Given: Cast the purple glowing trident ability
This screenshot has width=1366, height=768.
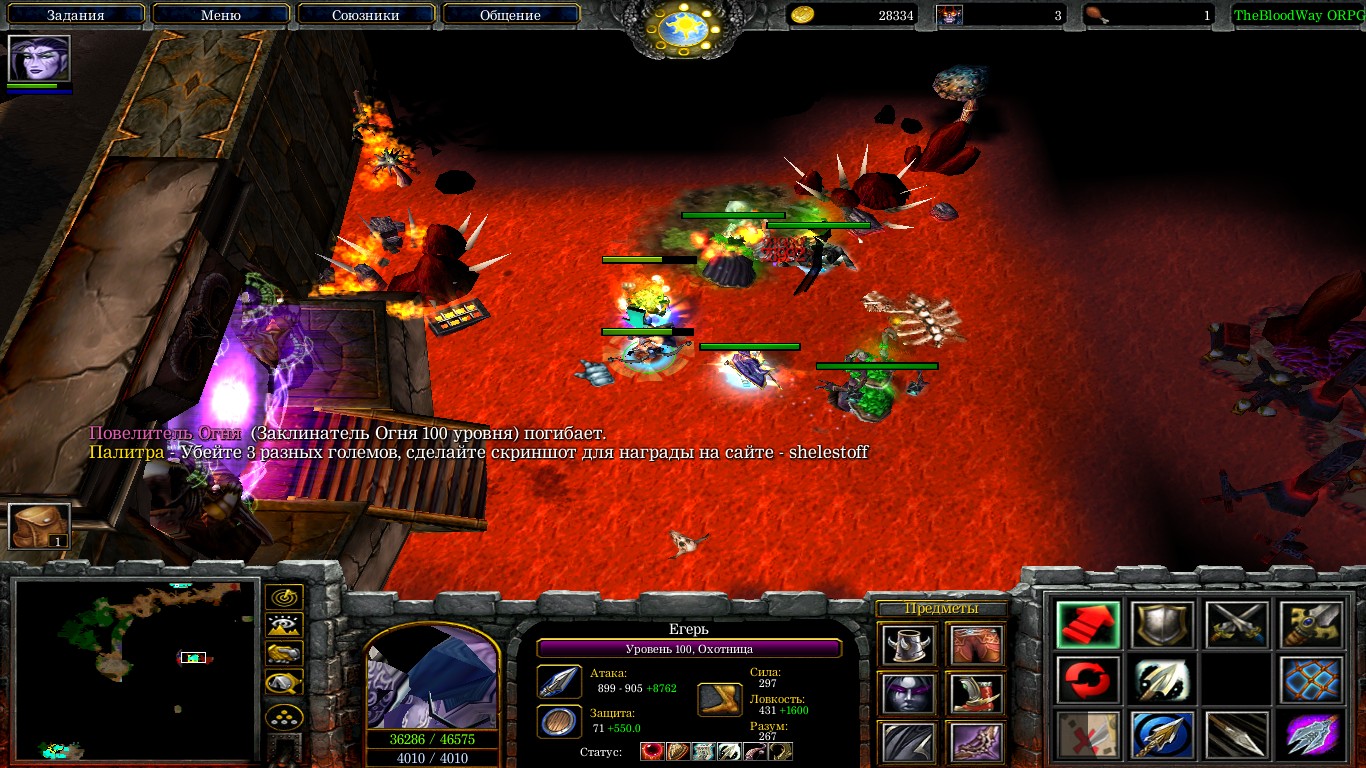Looking at the screenshot, I should tap(1311, 735).
